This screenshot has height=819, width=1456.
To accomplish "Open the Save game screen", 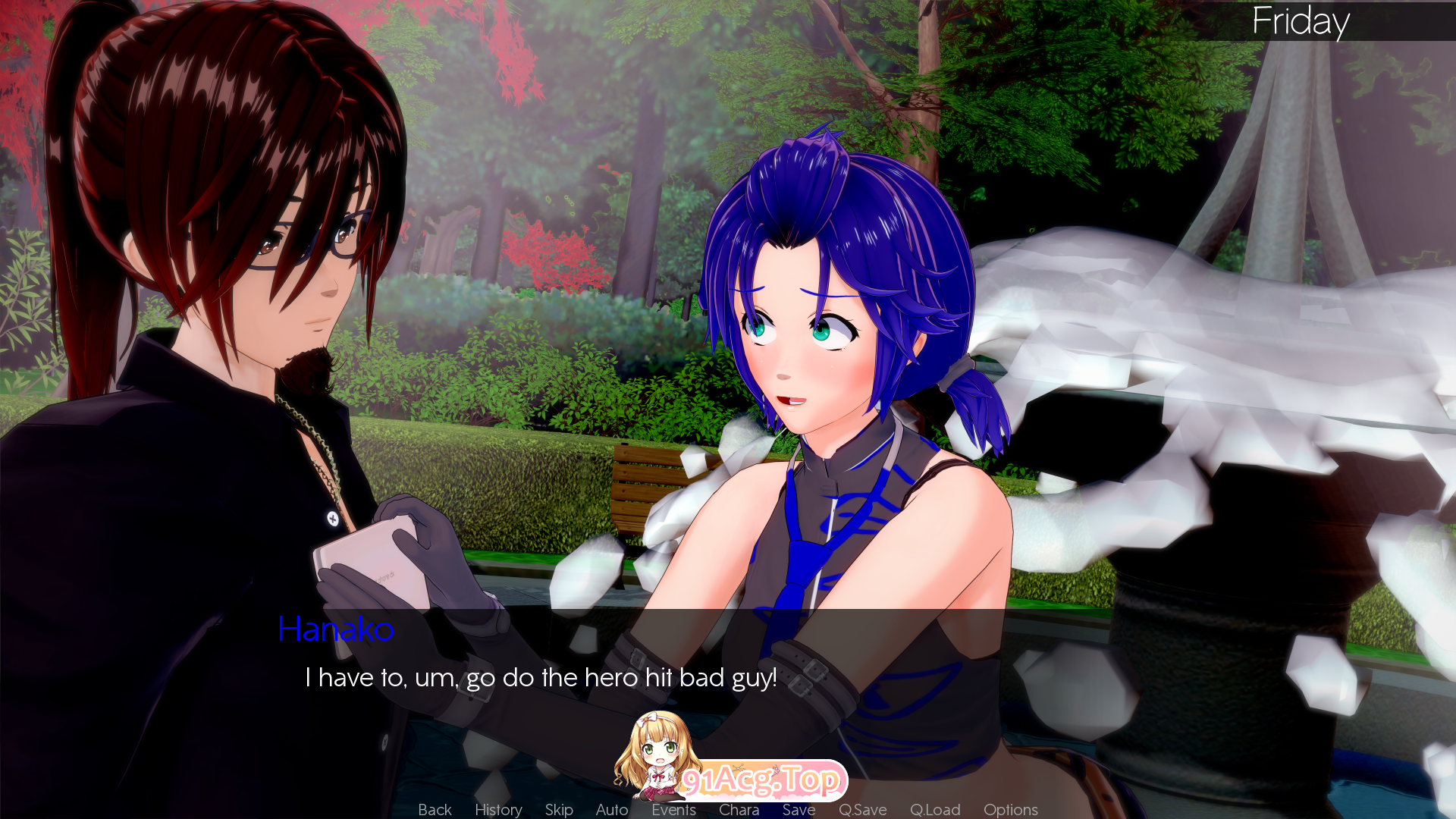I will pos(799,810).
